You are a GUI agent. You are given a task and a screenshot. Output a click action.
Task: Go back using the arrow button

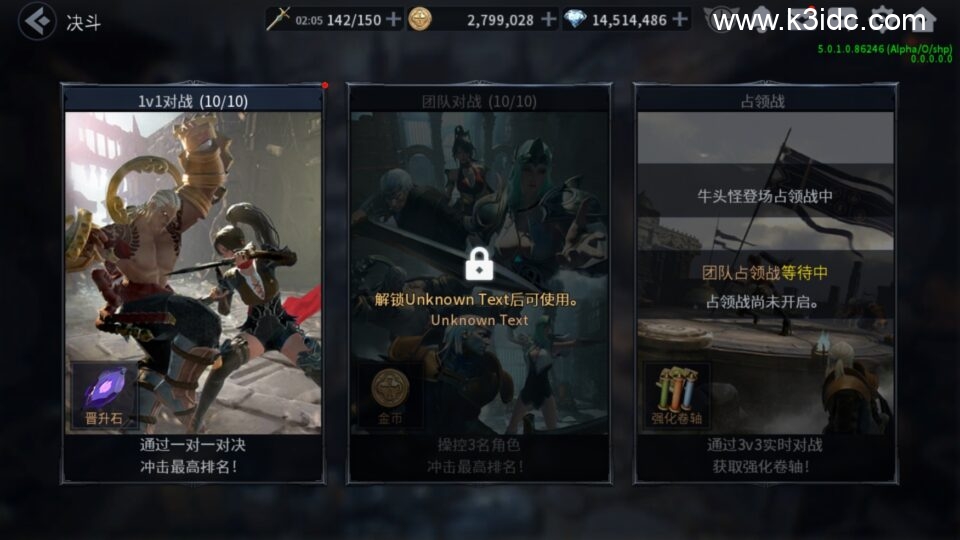coord(37,20)
